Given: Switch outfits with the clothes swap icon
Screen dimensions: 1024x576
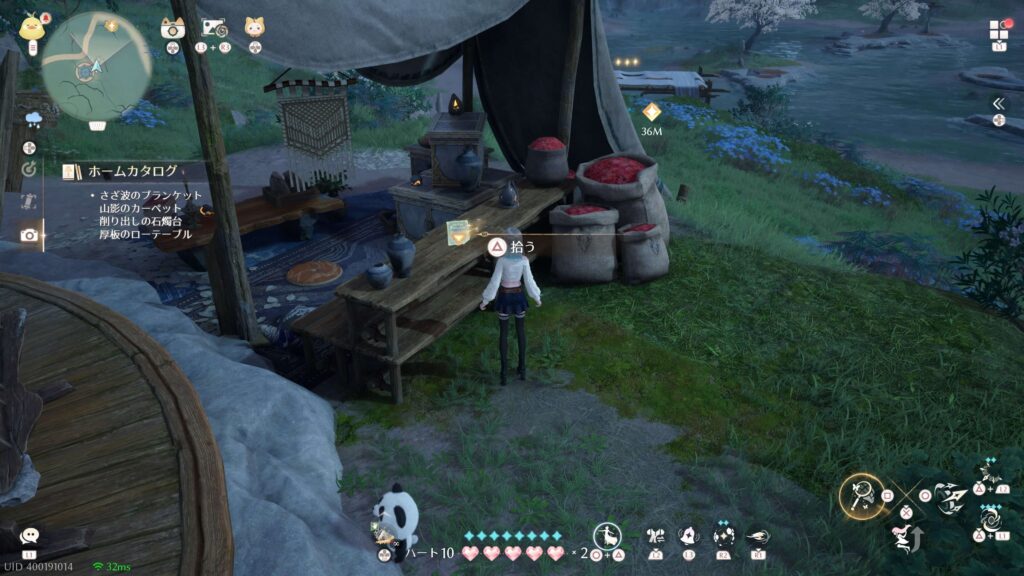Looking at the screenshot, I should 657,537.
